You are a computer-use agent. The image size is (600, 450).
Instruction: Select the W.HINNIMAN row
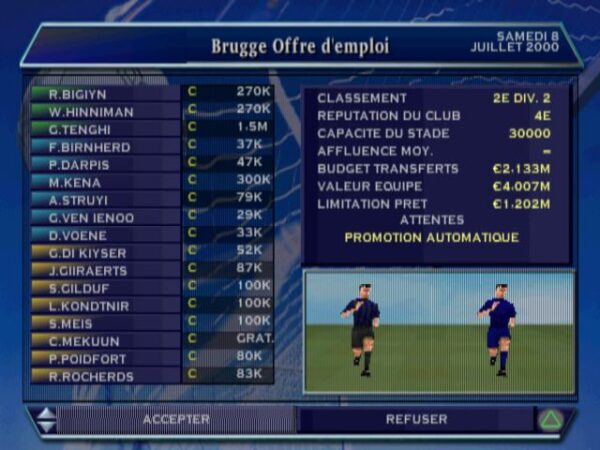[x=150, y=110]
